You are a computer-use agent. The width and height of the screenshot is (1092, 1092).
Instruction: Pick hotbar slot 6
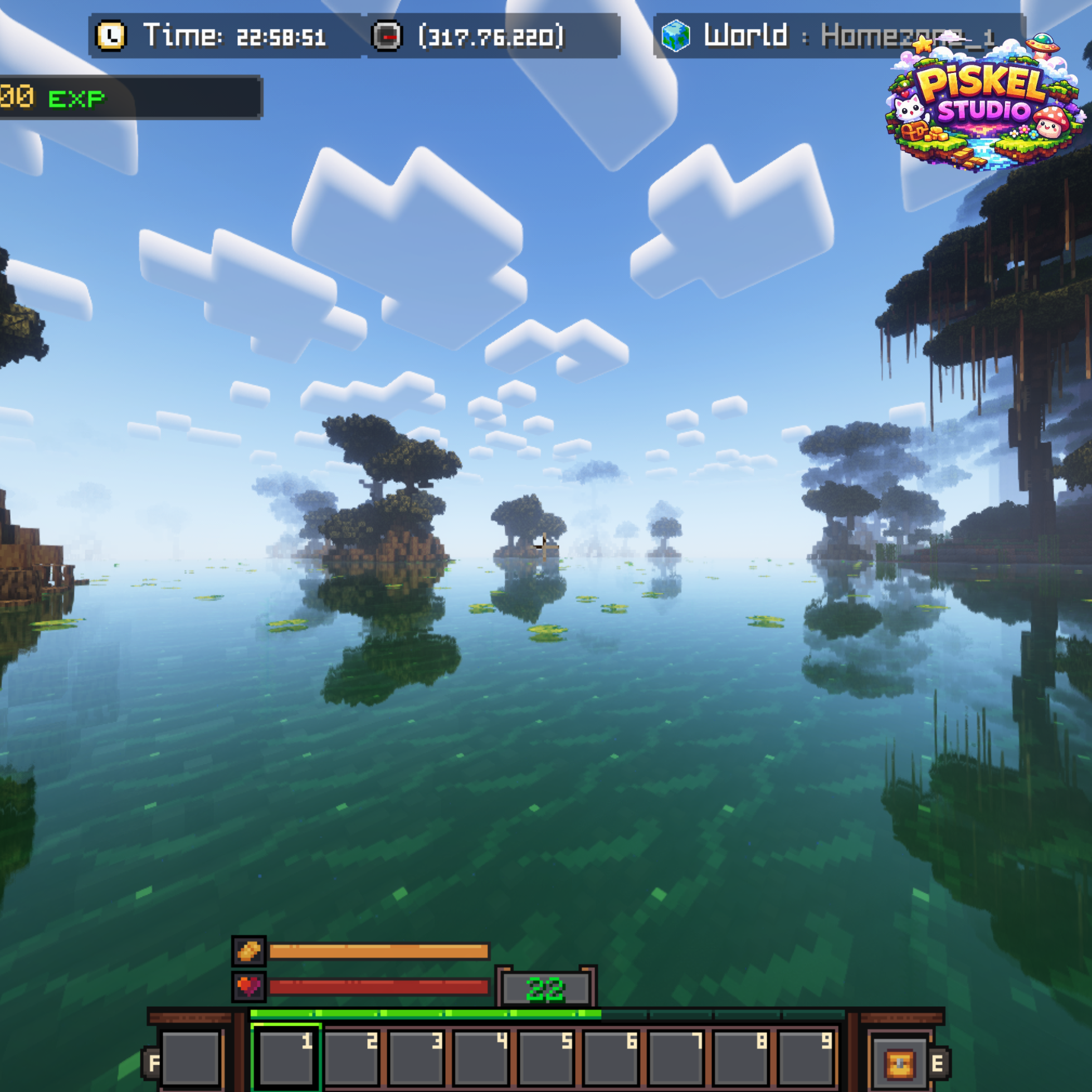(x=611, y=1058)
